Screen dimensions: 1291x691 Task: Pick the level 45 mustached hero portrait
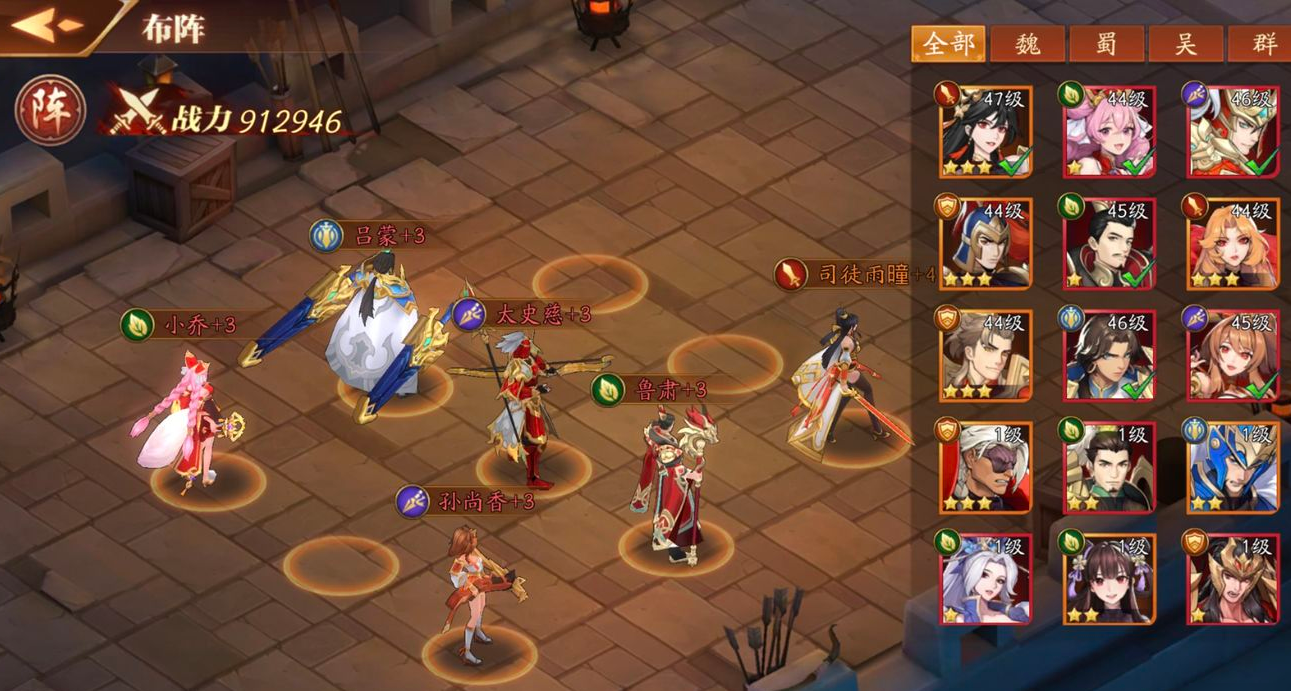[x=1110, y=242]
